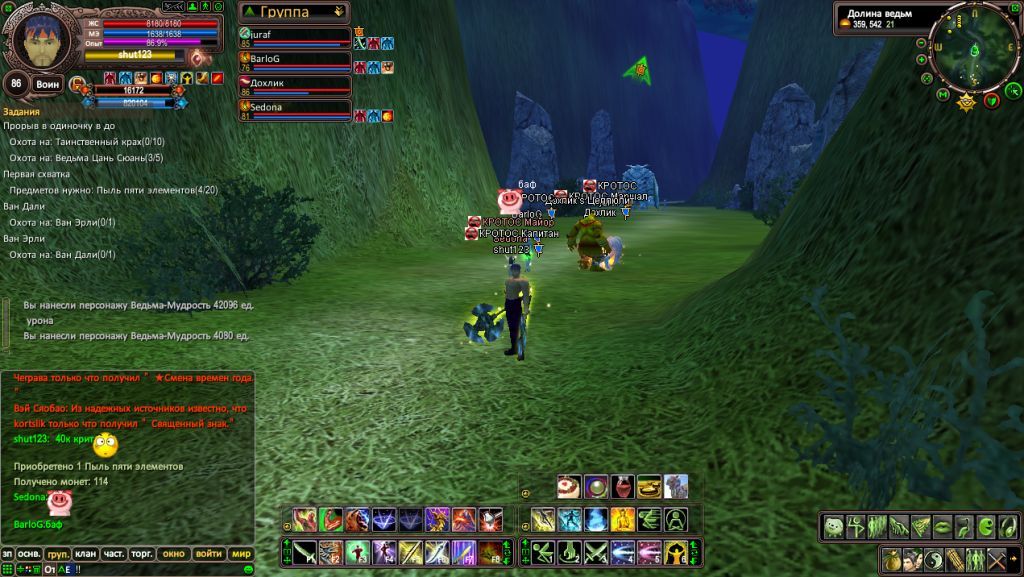
Task: Open the yin-yang menu icon
Action: [933, 560]
